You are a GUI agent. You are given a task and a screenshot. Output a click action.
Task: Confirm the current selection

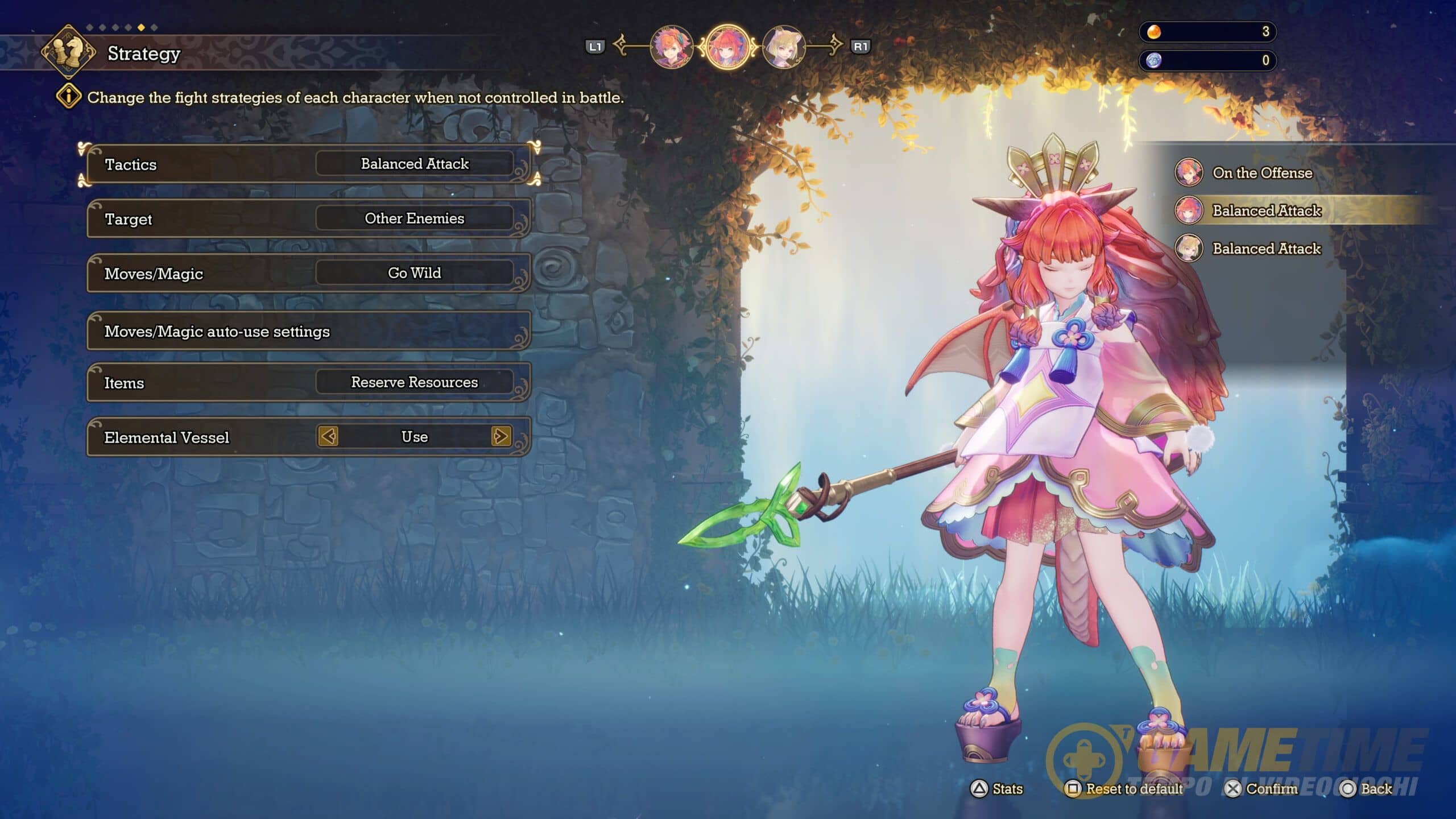click(1261, 789)
